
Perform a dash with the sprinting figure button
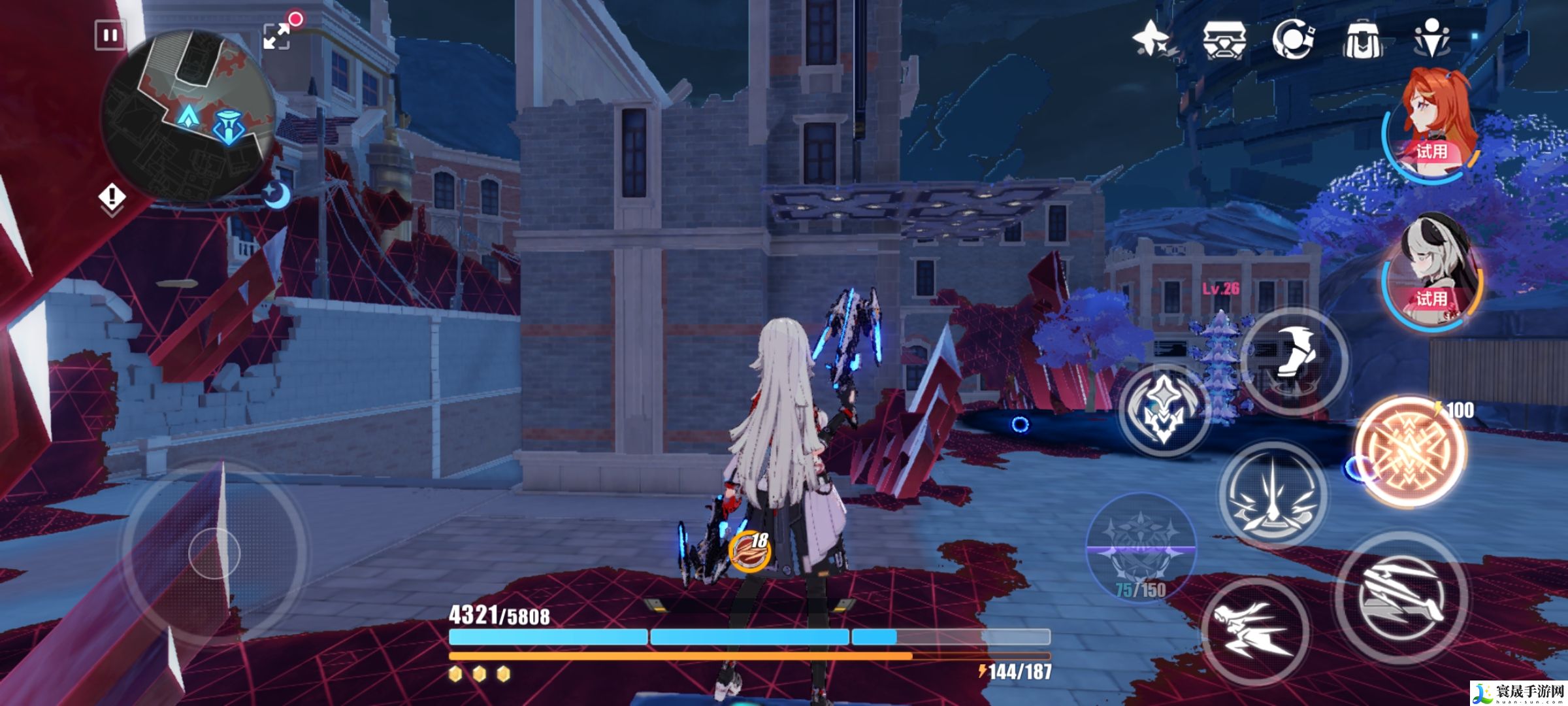[1254, 631]
